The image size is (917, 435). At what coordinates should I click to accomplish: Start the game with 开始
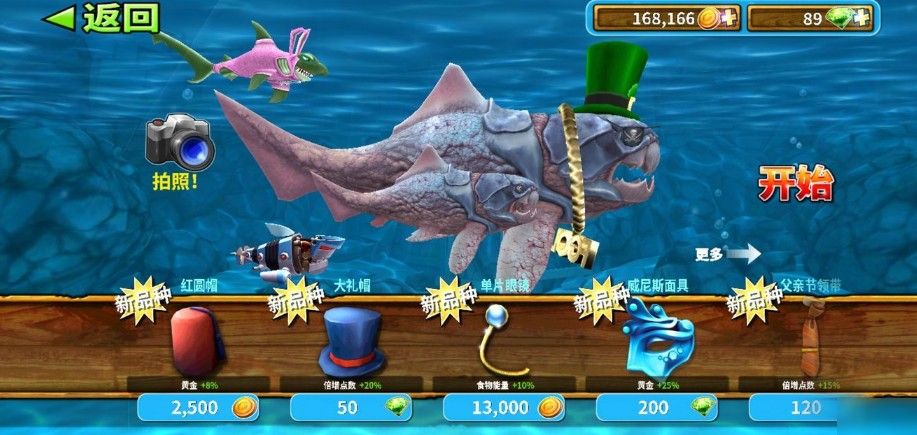point(795,185)
